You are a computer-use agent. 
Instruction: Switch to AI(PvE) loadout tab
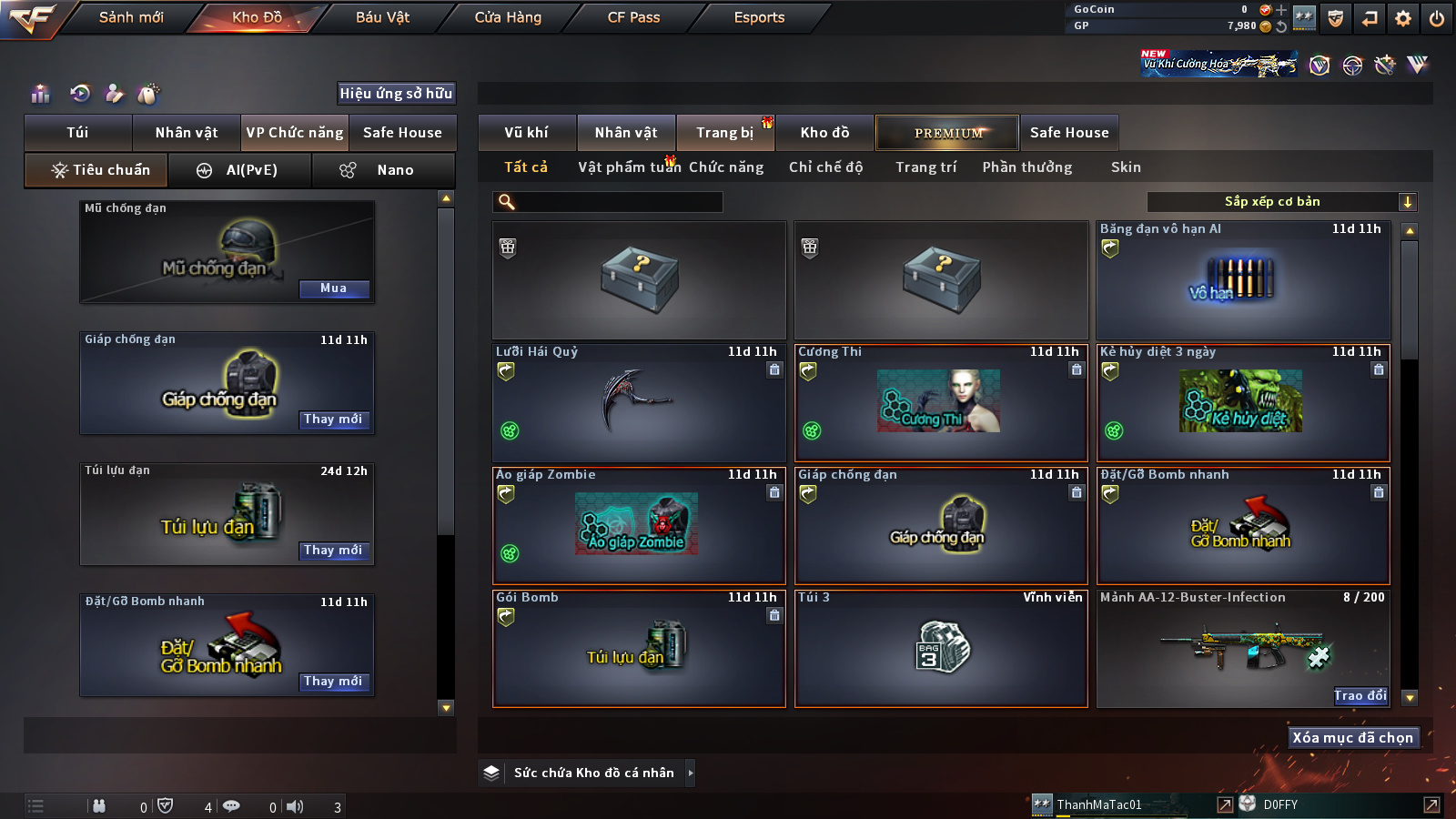[x=239, y=170]
